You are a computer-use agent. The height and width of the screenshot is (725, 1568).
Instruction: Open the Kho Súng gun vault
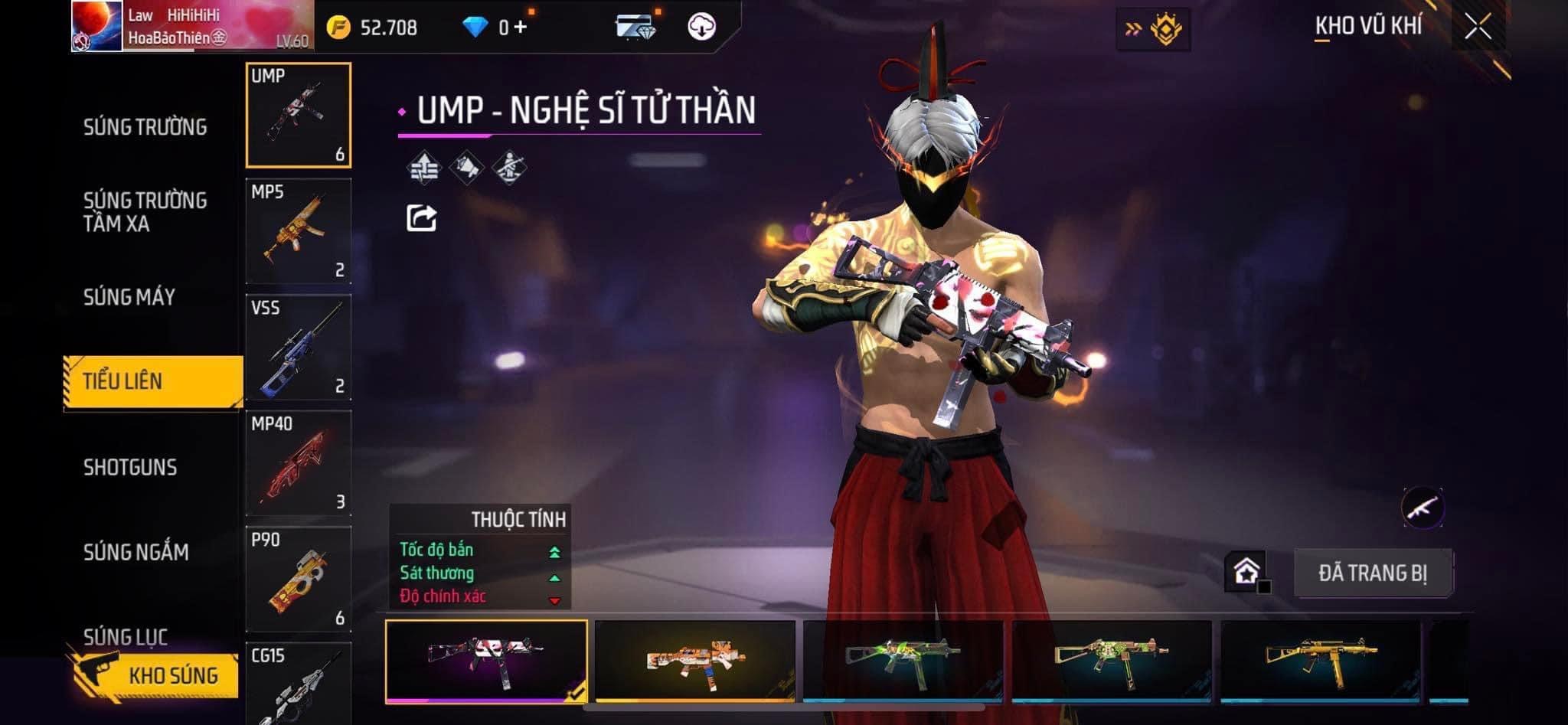(x=157, y=675)
